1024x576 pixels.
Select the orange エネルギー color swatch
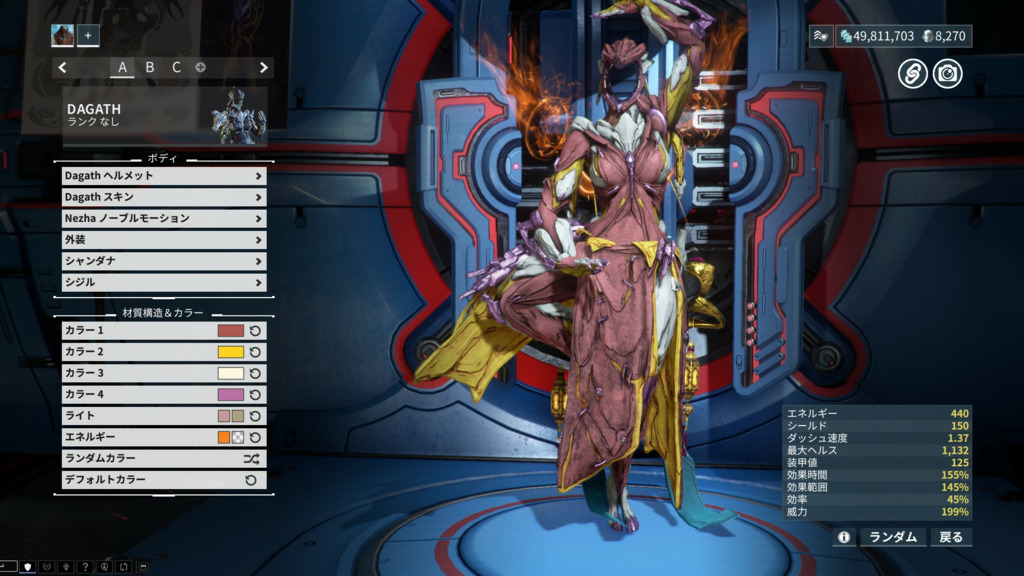pos(224,437)
